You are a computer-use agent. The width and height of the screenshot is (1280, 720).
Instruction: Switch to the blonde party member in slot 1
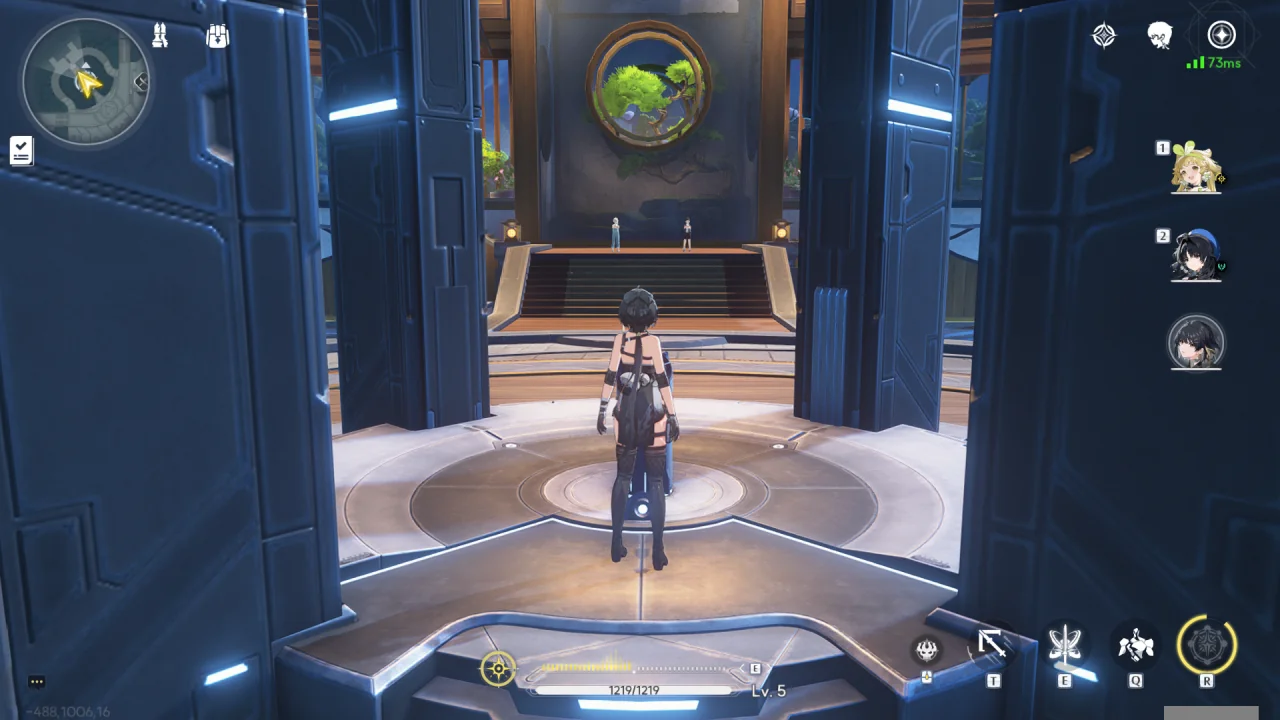click(x=1196, y=167)
